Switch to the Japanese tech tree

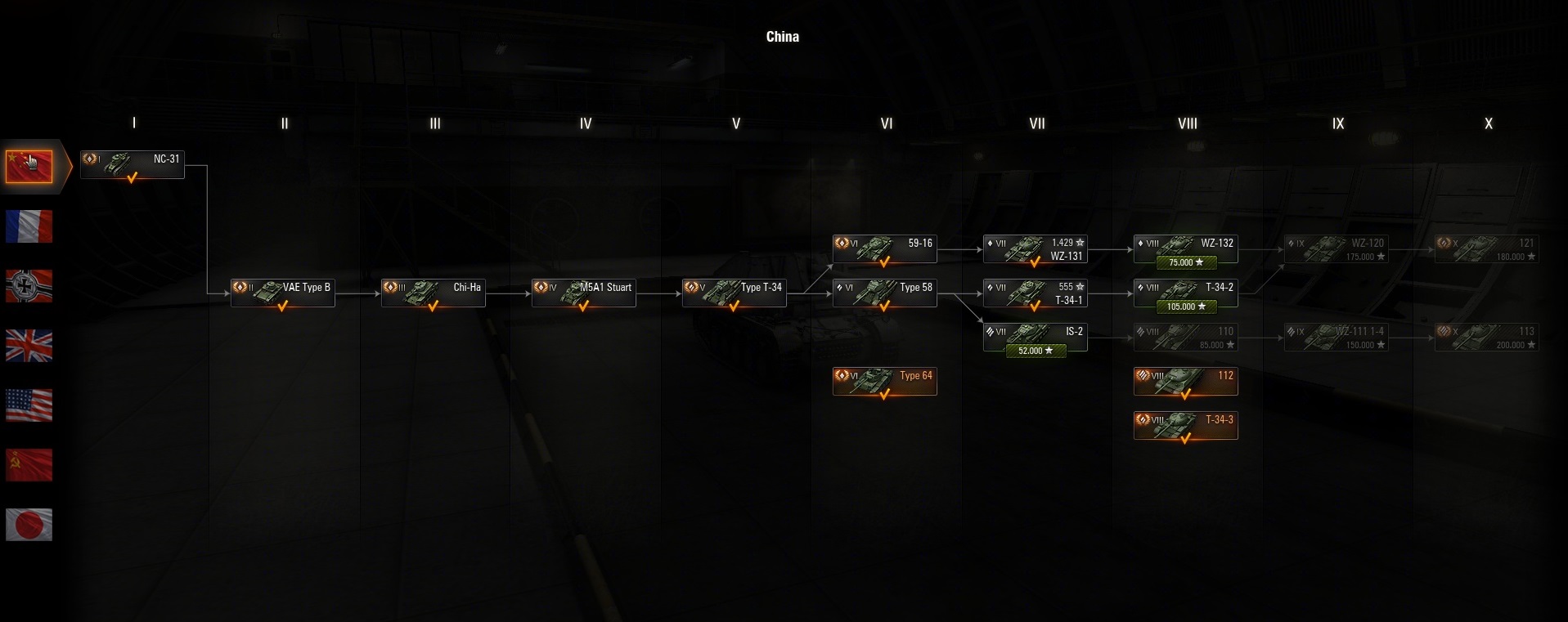click(29, 525)
